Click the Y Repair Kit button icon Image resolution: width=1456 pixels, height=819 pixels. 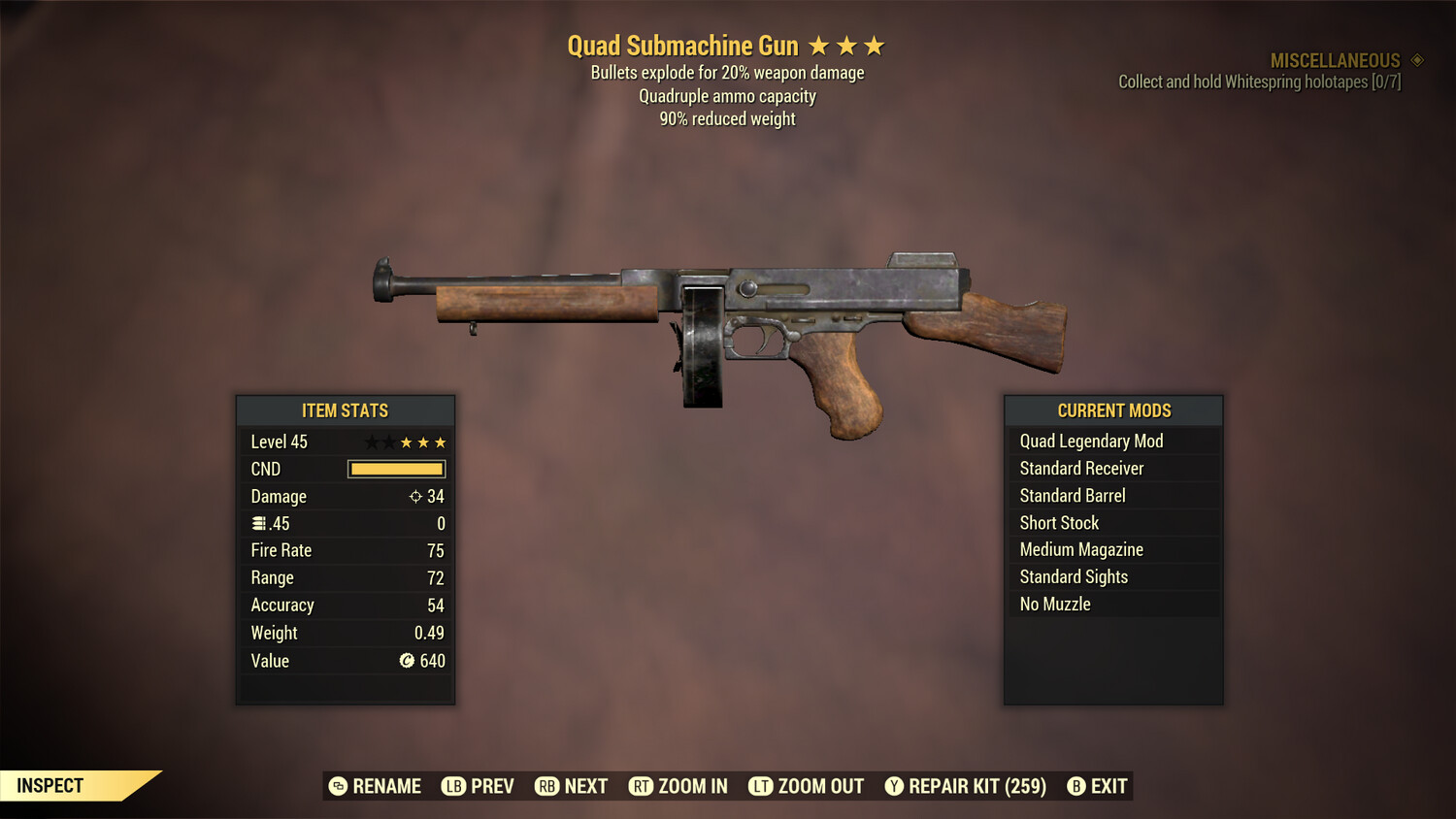894,786
